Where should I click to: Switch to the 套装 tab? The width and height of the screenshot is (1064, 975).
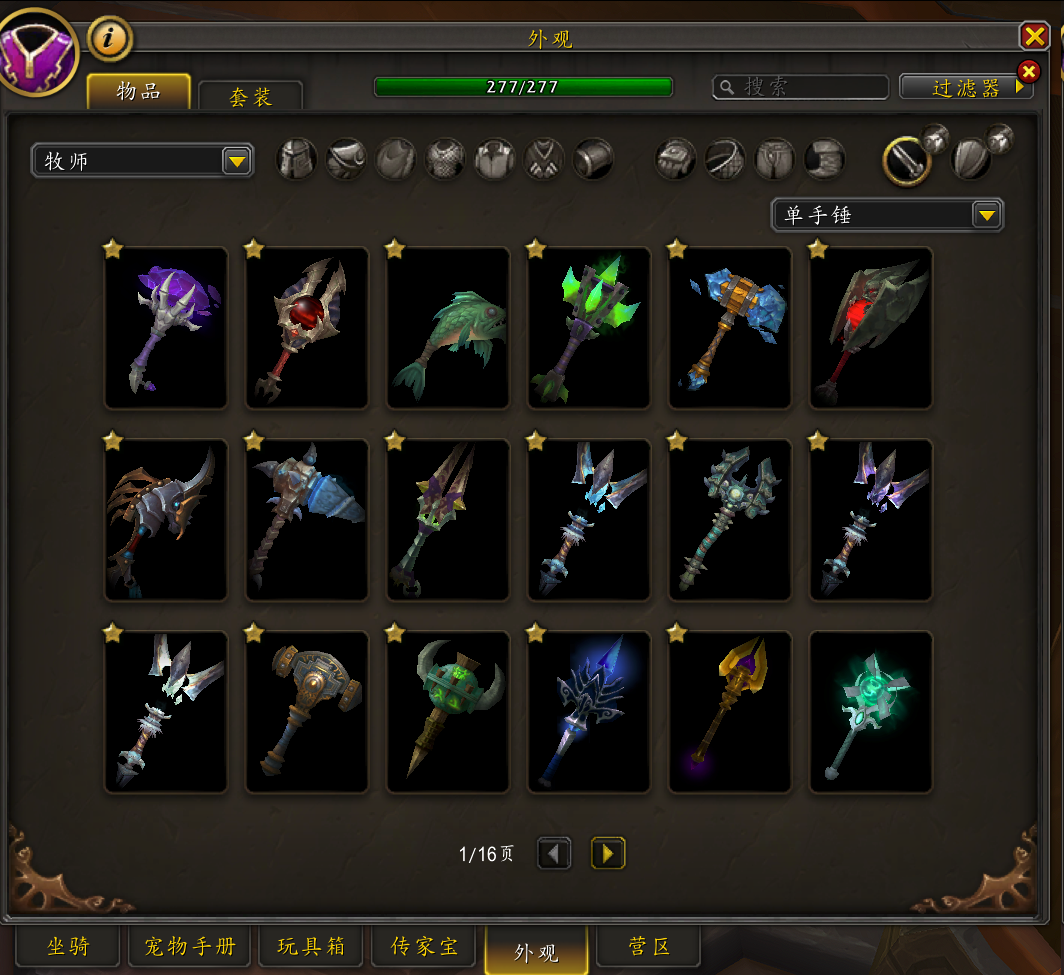pyautogui.click(x=250, y=96)
